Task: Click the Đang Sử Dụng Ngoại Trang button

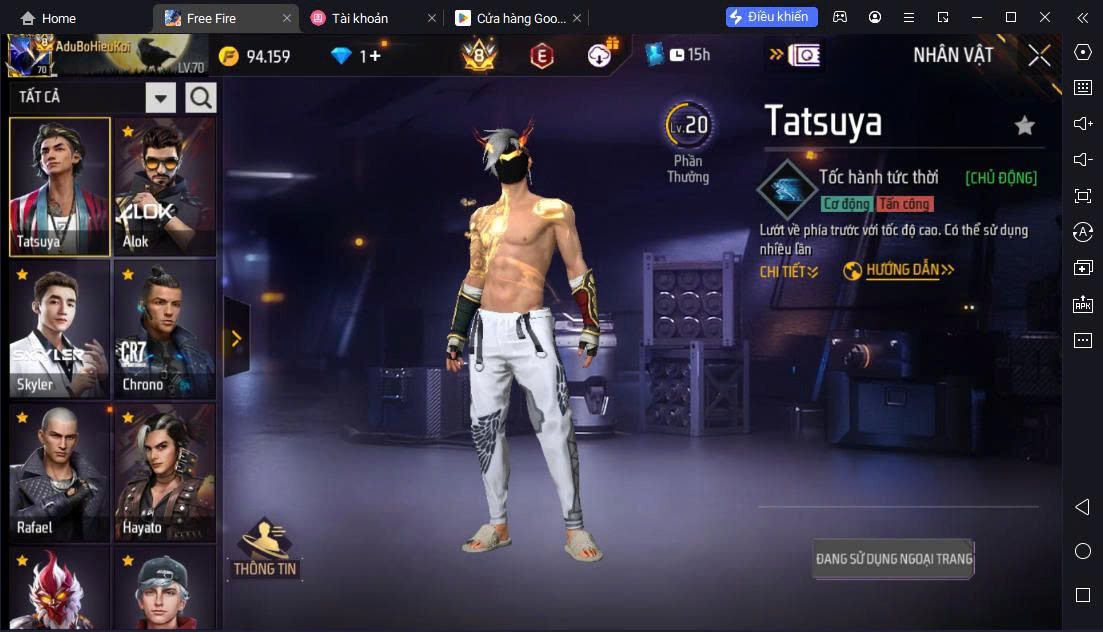Action: 893,559
